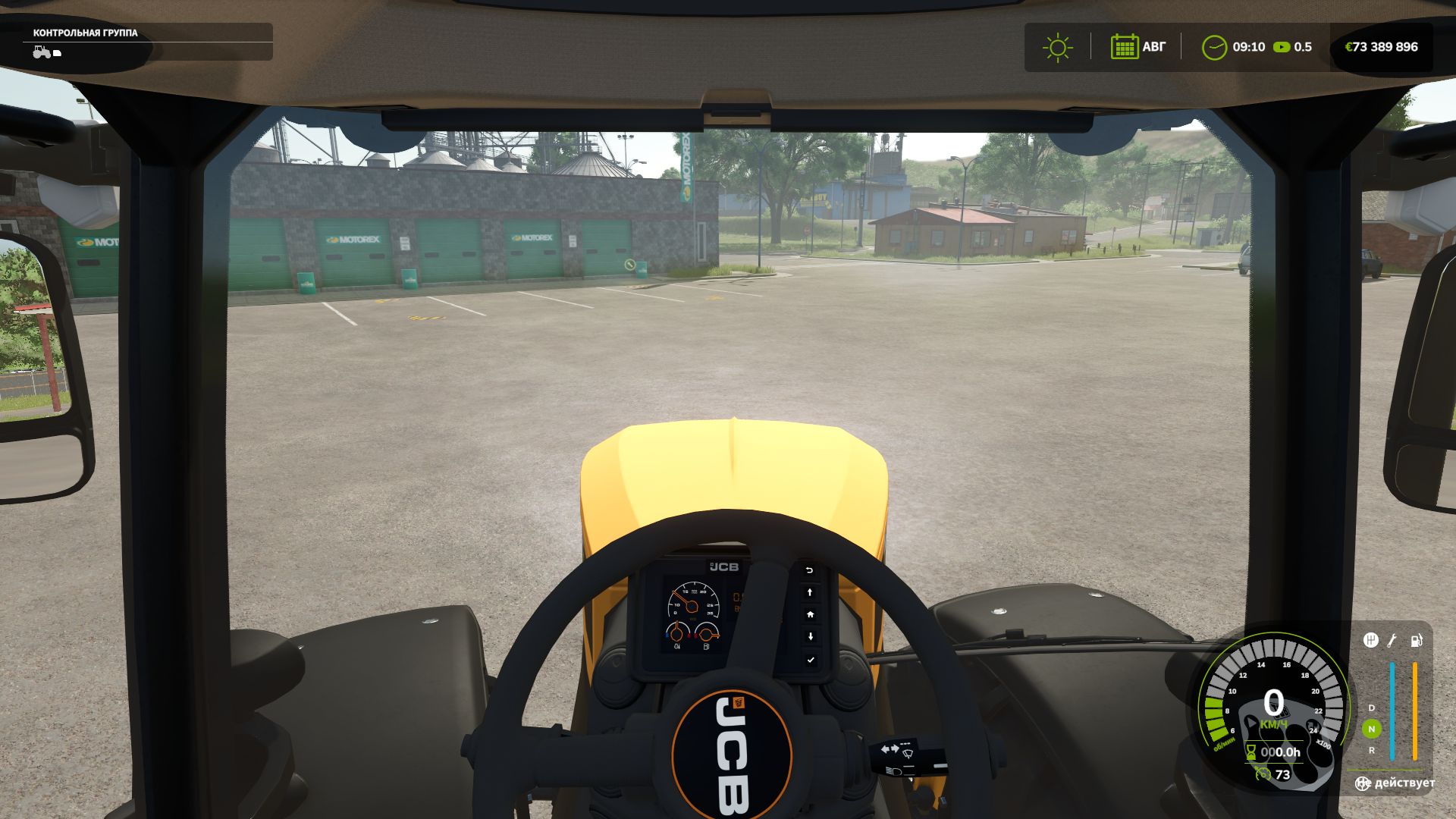Open the weather forecast sun icon
1456x819 pixels.
click(1056, 47)
